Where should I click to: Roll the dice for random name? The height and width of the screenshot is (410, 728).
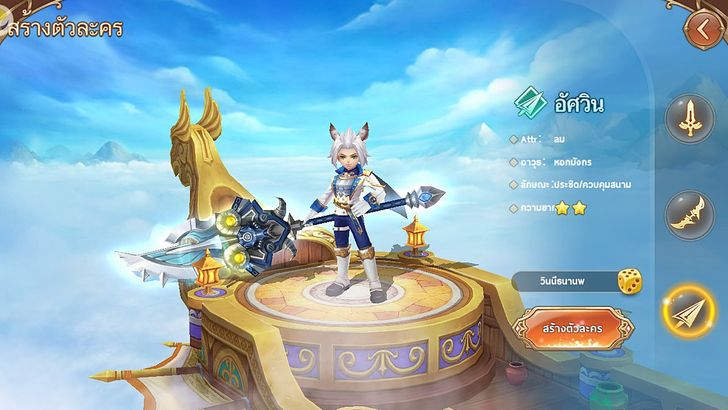coord(630,281)
